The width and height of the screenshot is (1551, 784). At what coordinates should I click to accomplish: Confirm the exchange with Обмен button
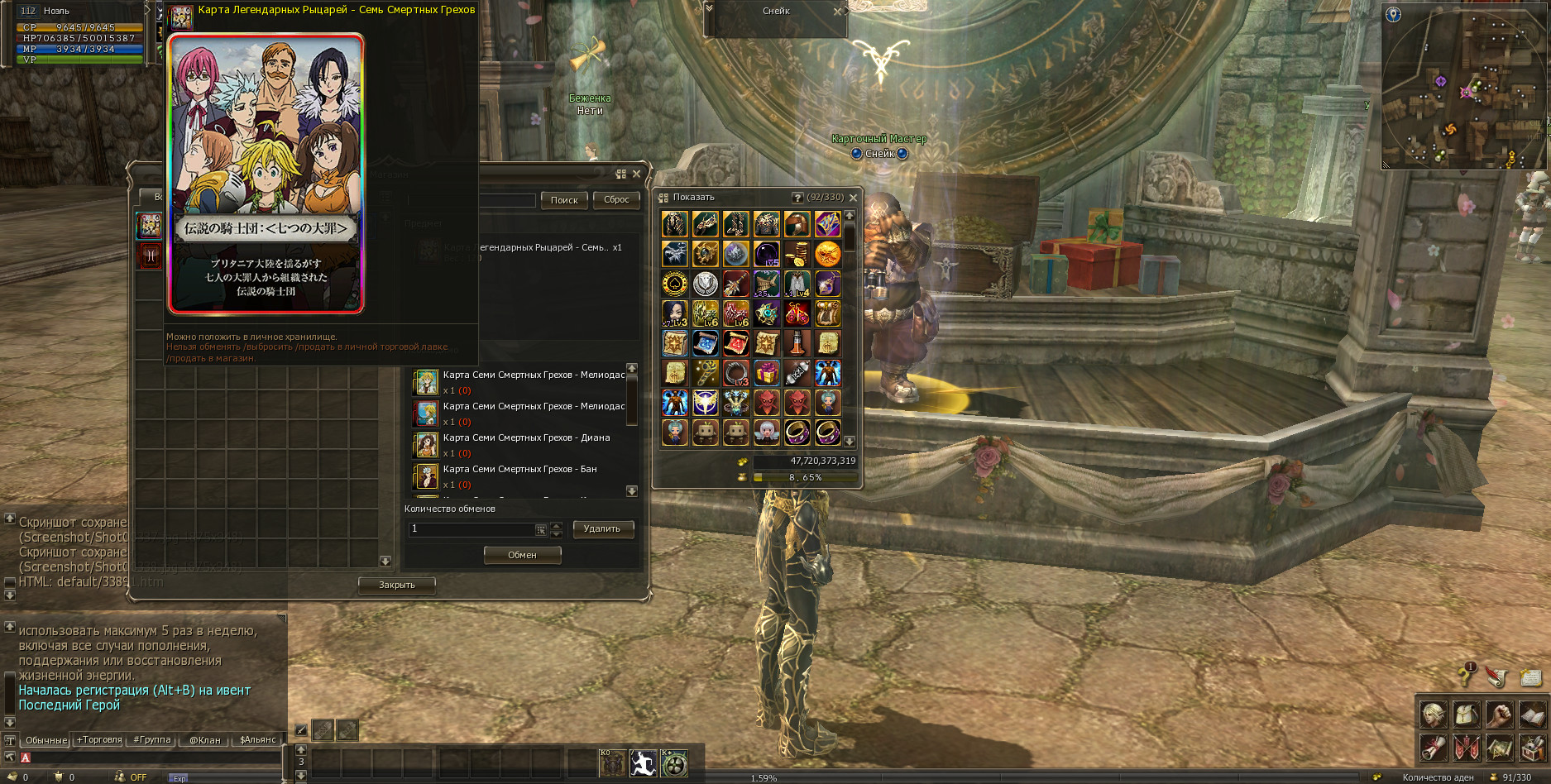(522, 556)
